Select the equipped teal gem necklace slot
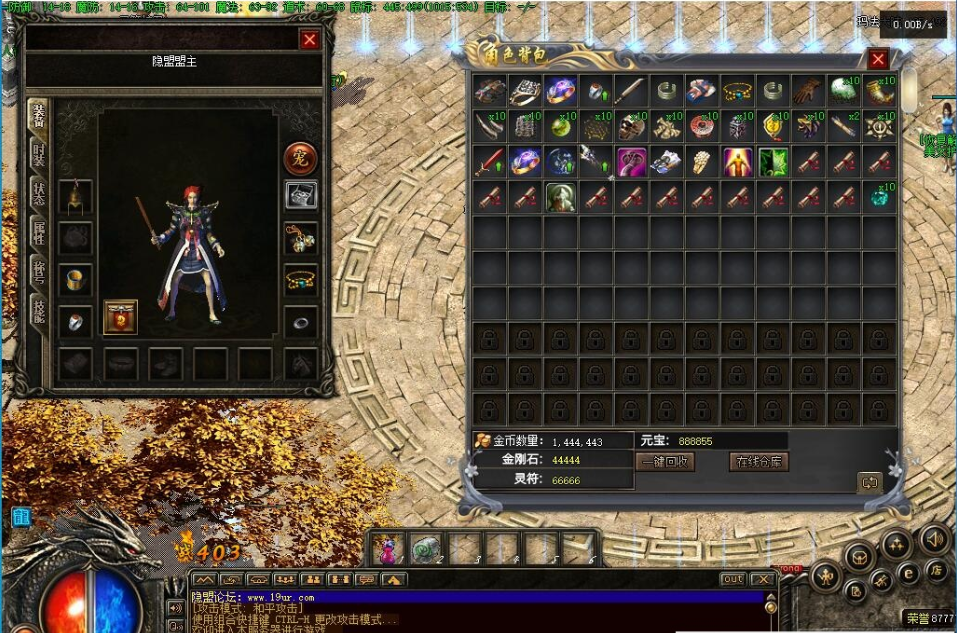The image size is (957, 633). click(300, 278)
